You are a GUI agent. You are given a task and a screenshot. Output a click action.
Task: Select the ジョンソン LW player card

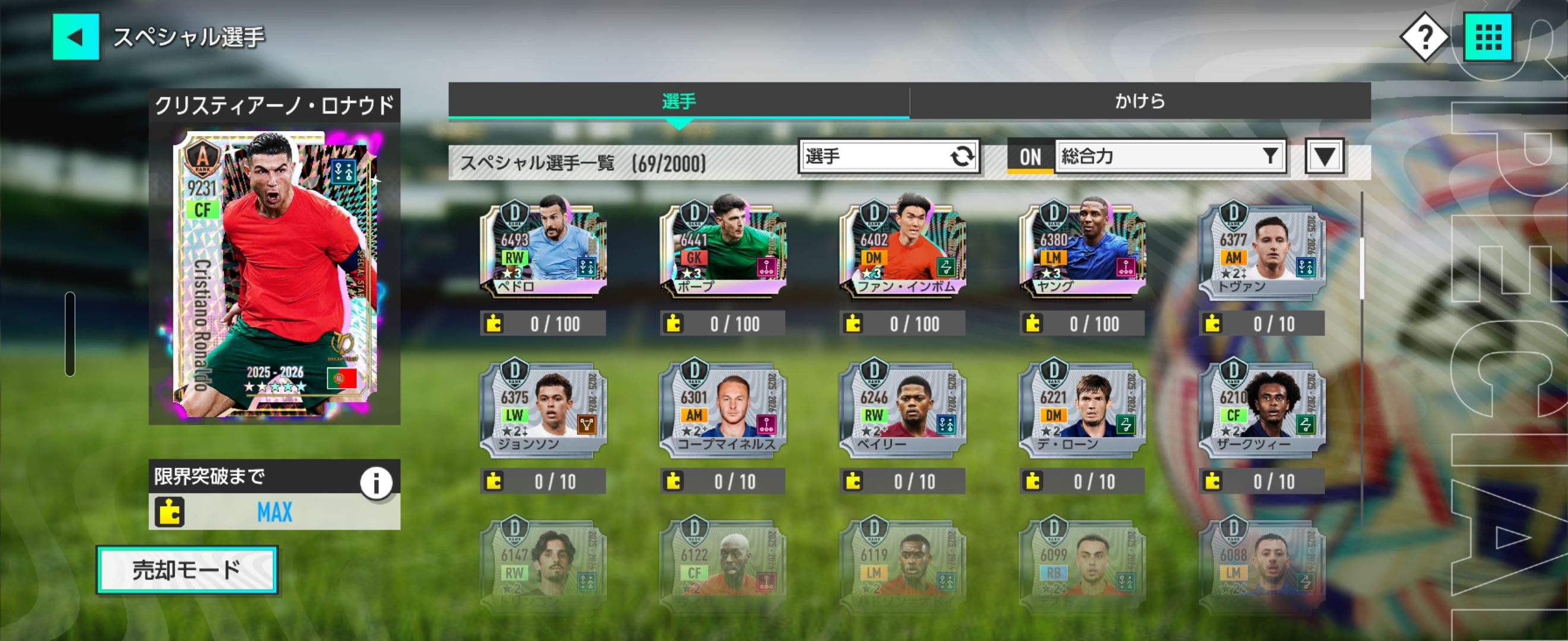pyautogui.click(x=542, y=407)
